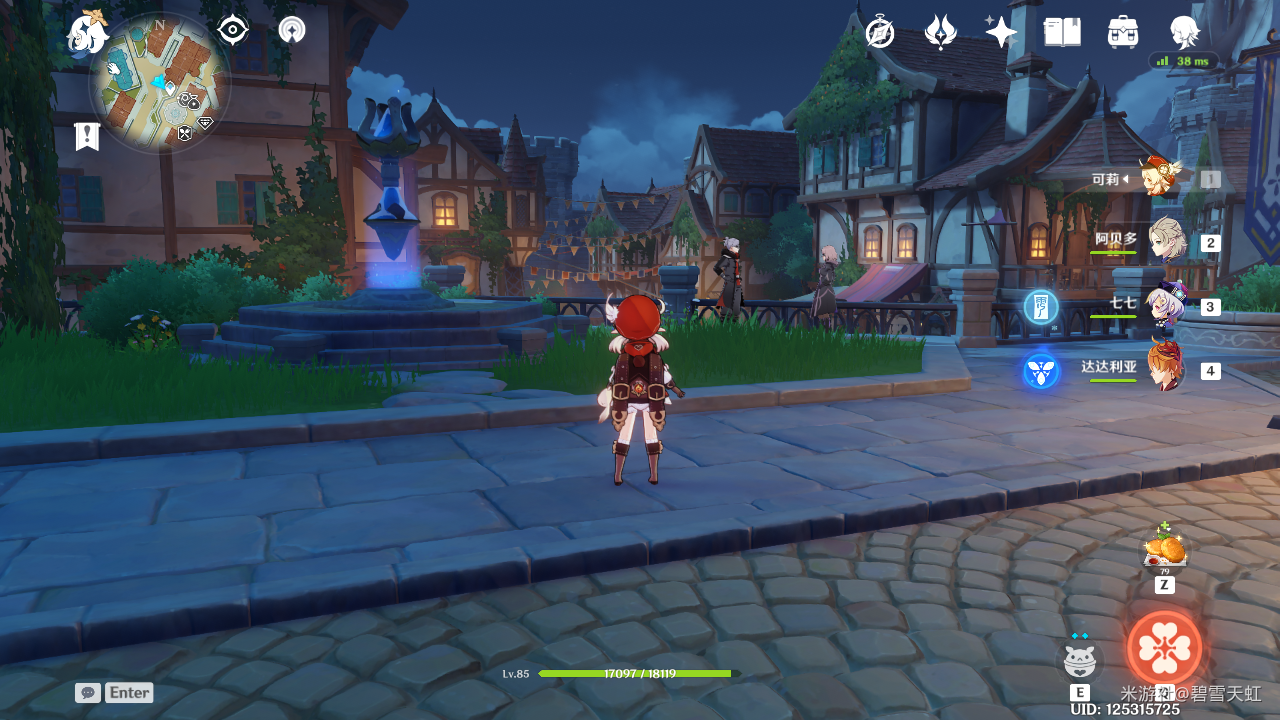Use the roast chicken food quick slot
Image resolution: width=1280 pixels, height=720 pixels.
pos(1164,549)
